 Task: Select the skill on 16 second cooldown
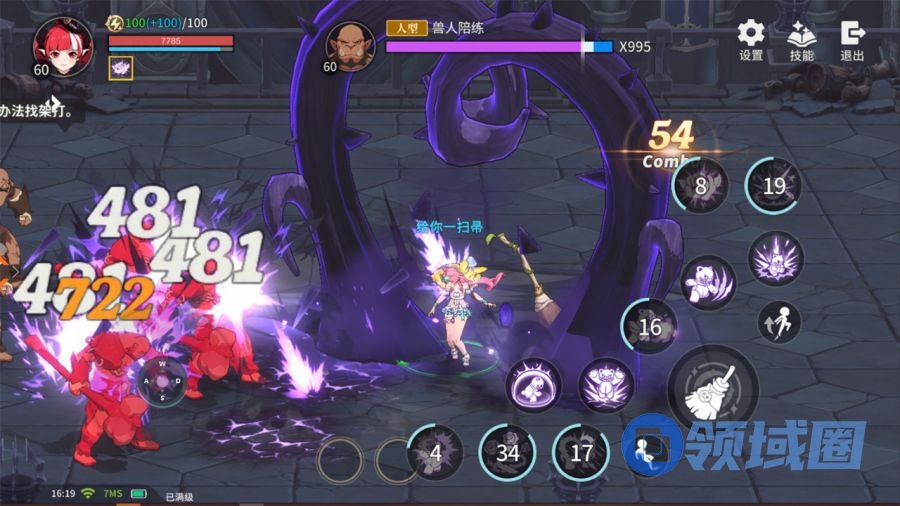point(649,327)
